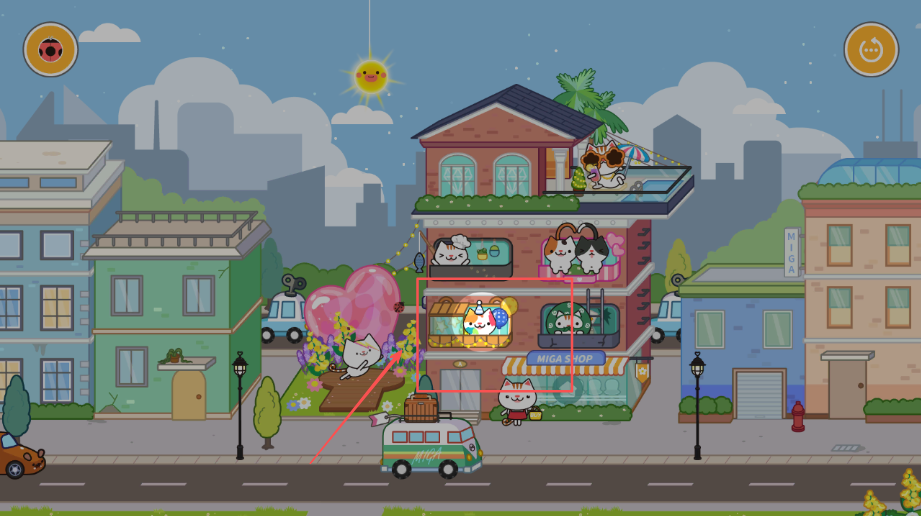Tap the circular arrow reset button
This screenshot has width=921, height=516.
point(870,49)
